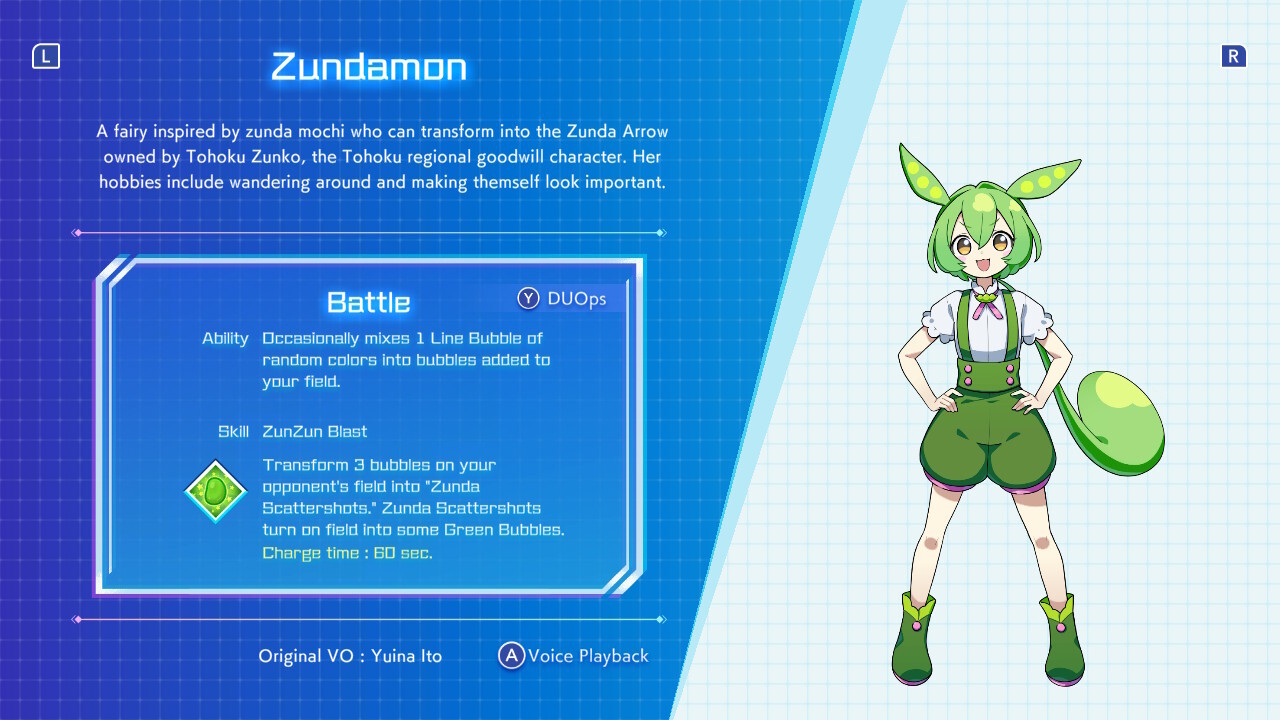Viewport: 1280px width, 720px height.
Task: Click the Original VO : Yuina Ito credit
Action: [350, 656]
